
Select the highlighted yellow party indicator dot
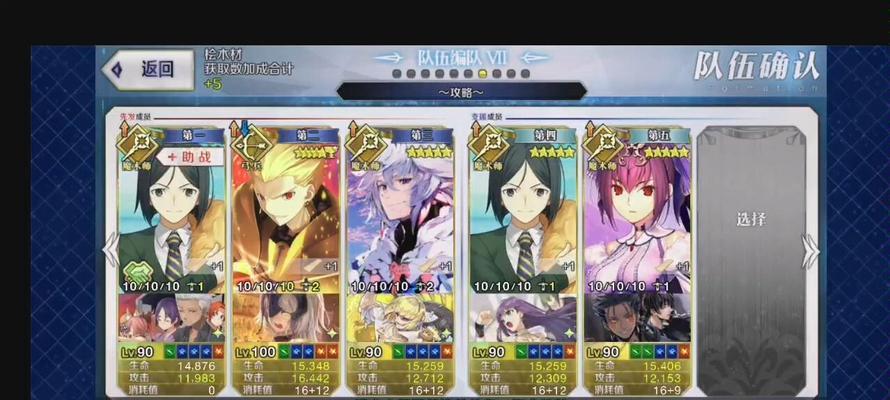pos(483,74)
